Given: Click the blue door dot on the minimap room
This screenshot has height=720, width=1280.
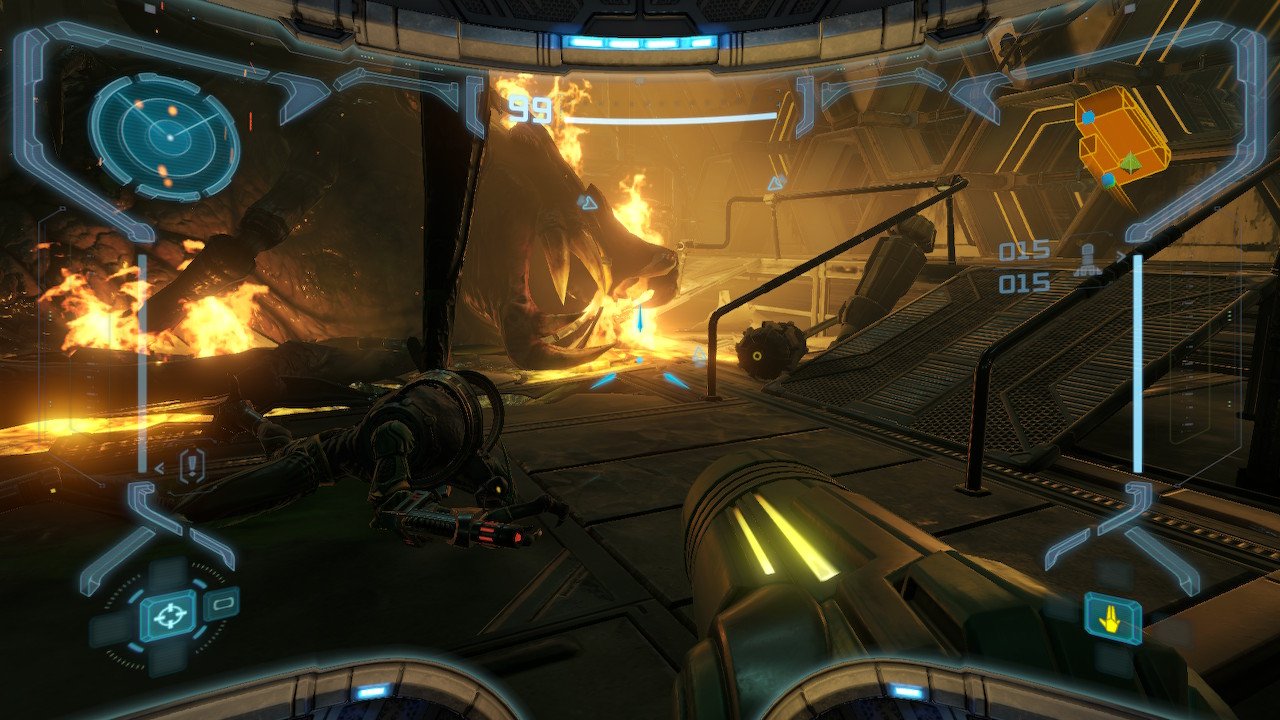Looking at the screenshot, I should (x=1088, y=118).
